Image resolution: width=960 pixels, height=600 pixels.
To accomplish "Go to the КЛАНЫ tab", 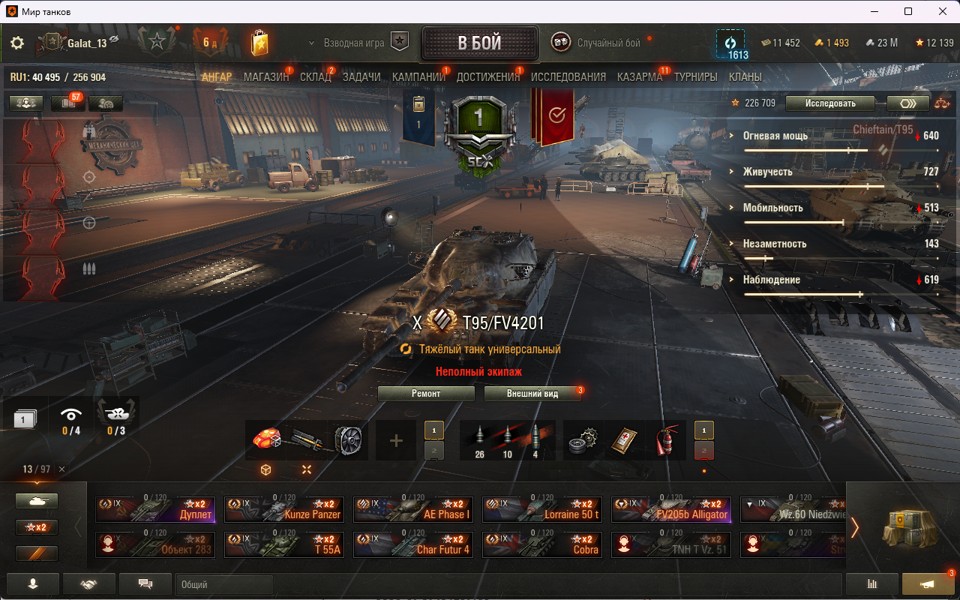I will pyautogui.click(x=745, y=77).
